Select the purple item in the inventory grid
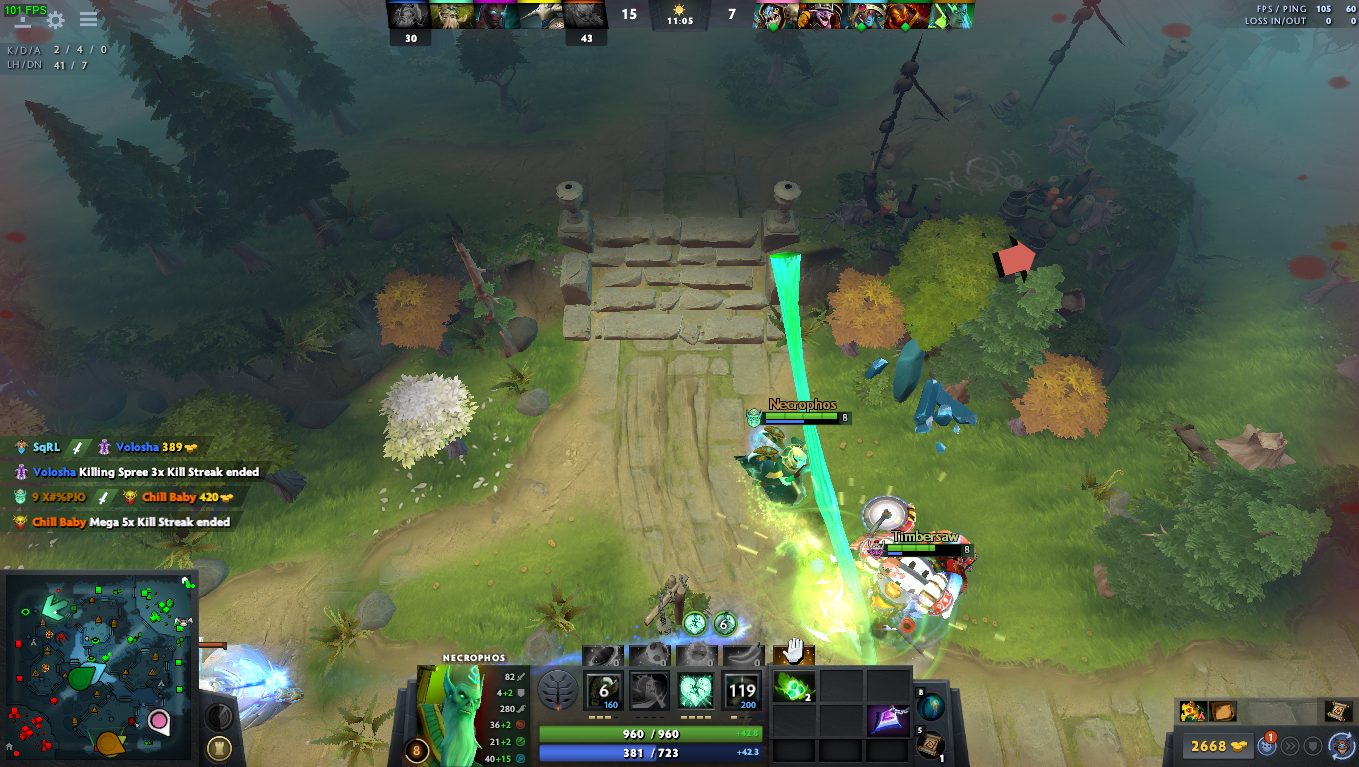The height and width of the screenshot is (767, 1359). [x=889, y=722]
